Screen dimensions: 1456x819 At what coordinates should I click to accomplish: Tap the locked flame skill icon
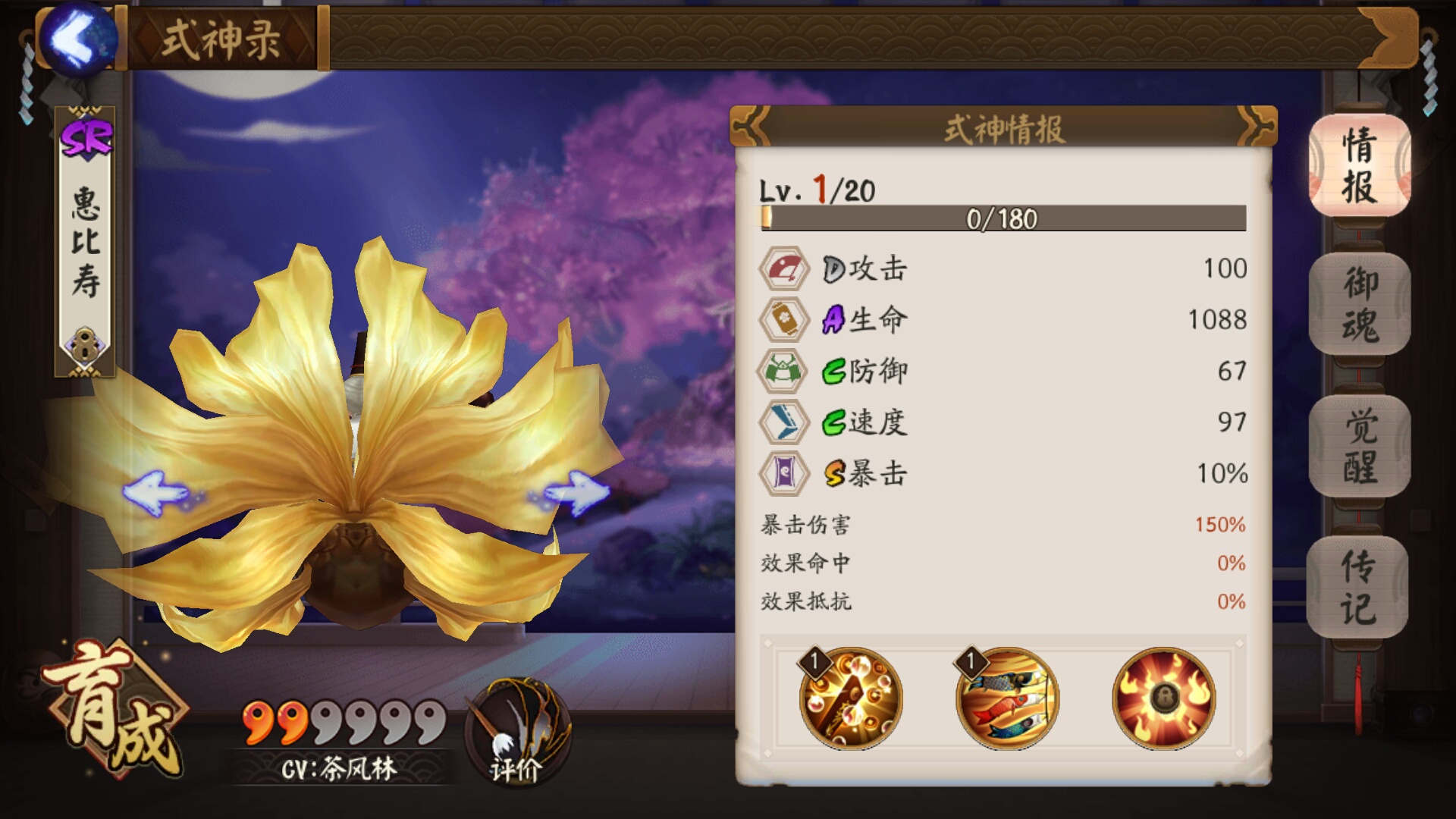click(x=1163, y=698)
